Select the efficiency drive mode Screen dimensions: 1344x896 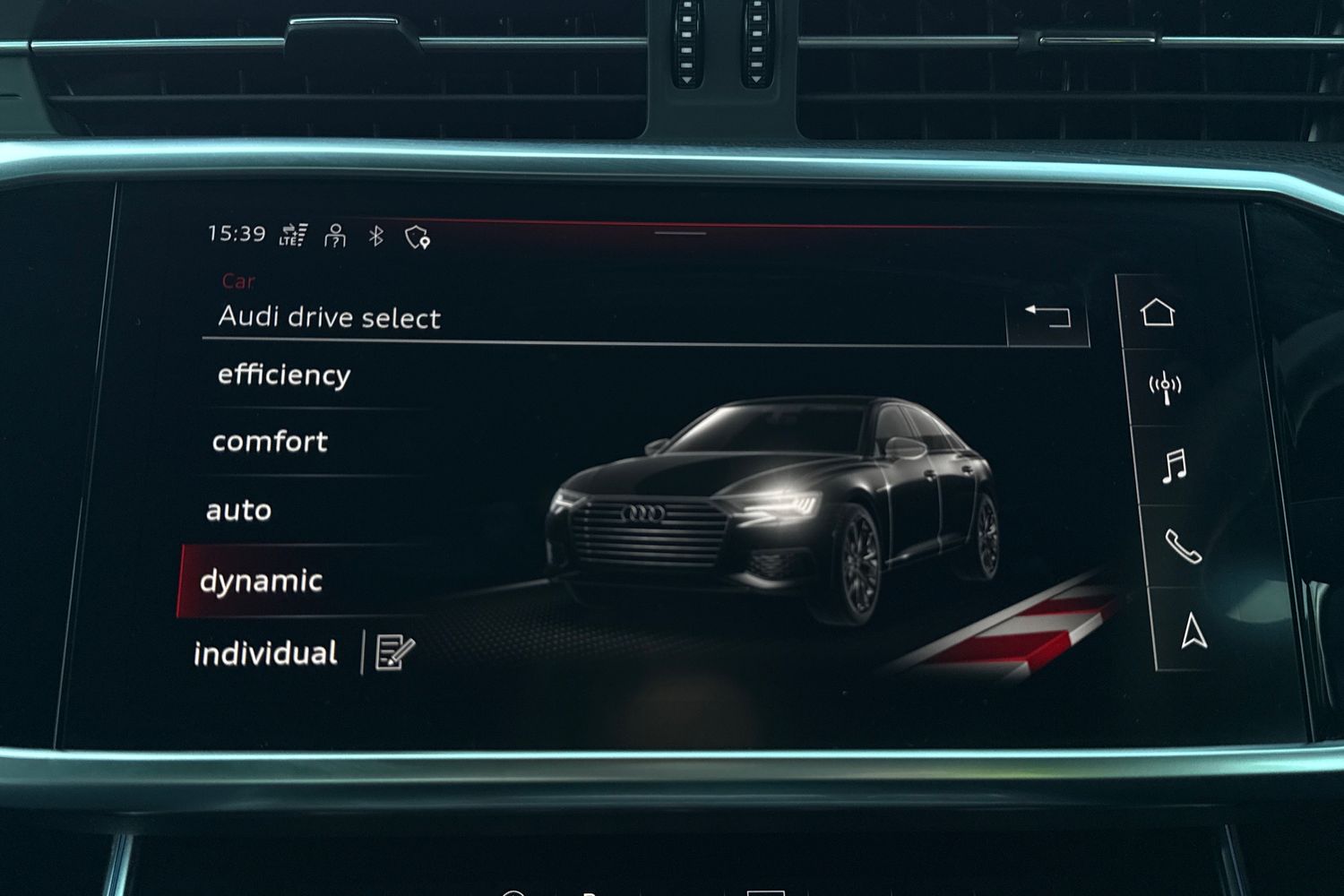(x=284, y=375)
